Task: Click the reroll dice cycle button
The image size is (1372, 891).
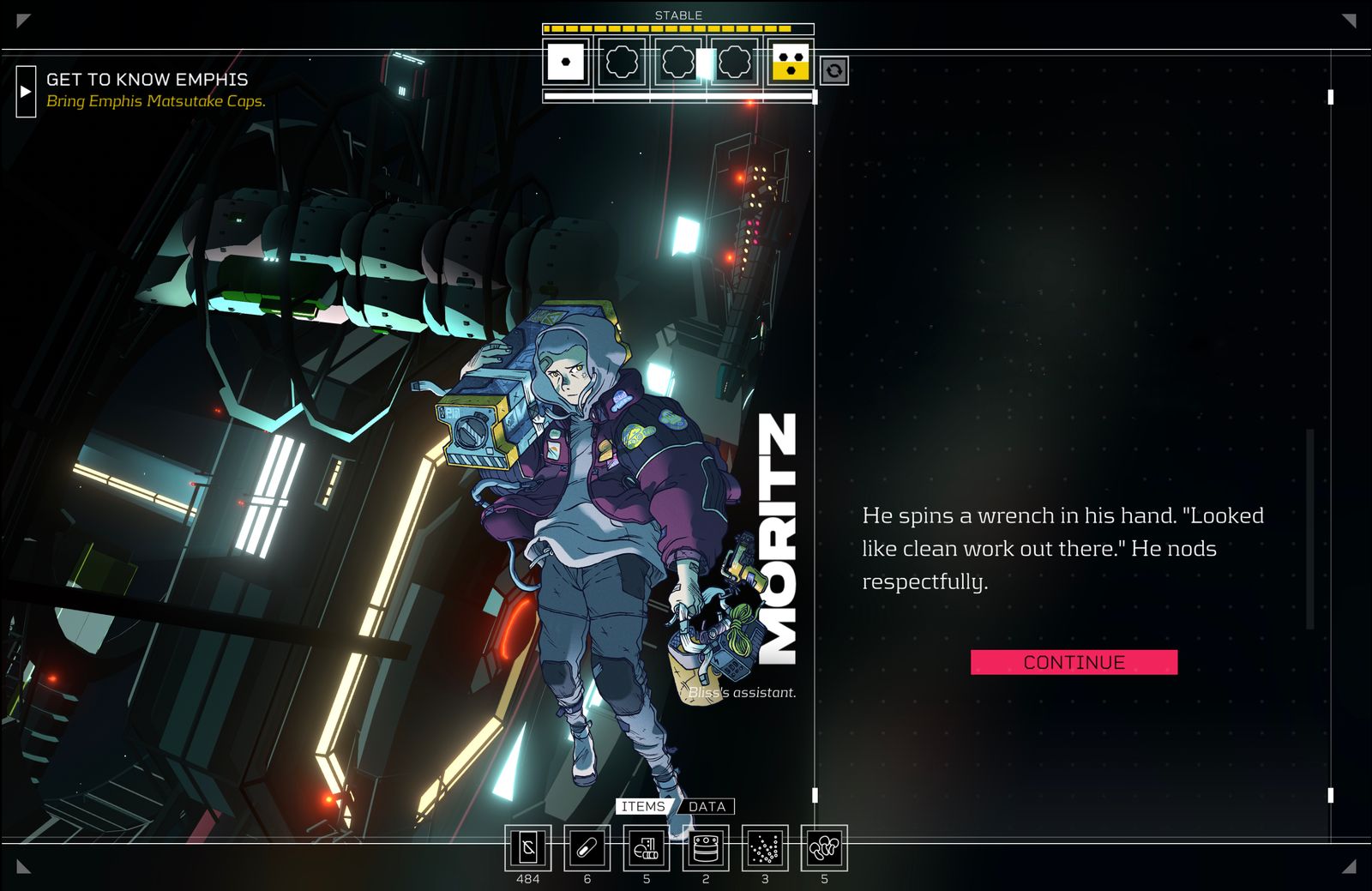Action: coord(834,70)
